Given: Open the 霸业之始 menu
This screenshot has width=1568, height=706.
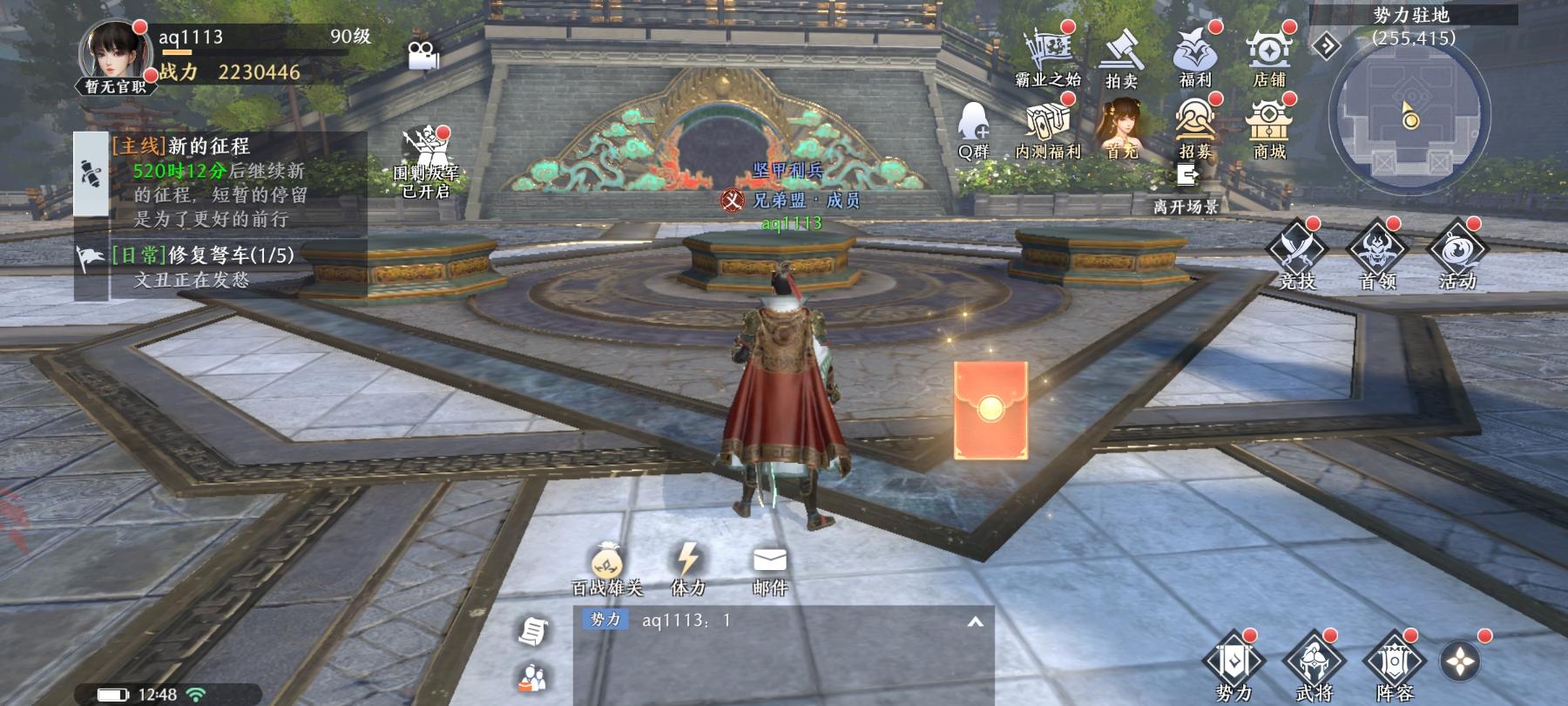Looking at the screenshot, I should (1048, 57).
